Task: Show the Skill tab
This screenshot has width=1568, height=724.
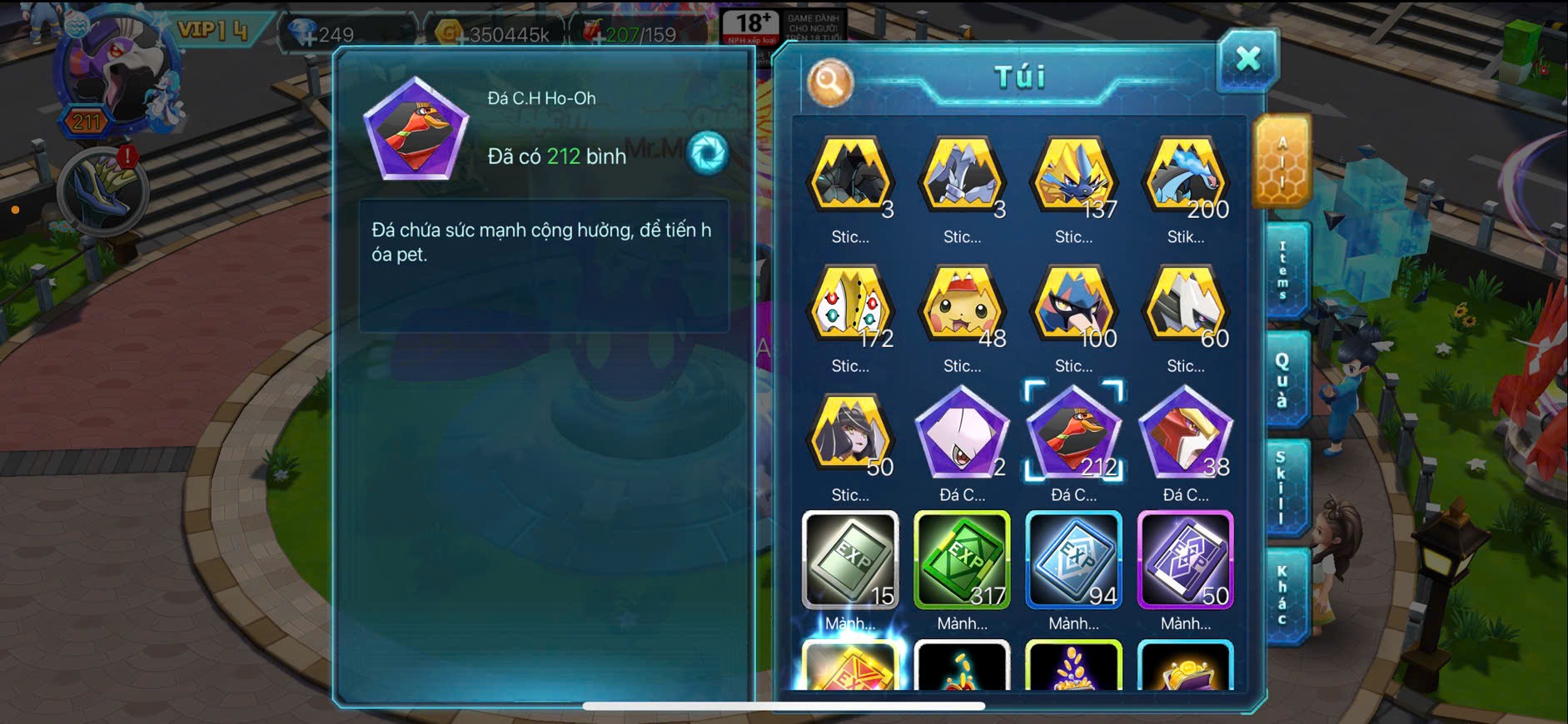Action: (1282, 488)
